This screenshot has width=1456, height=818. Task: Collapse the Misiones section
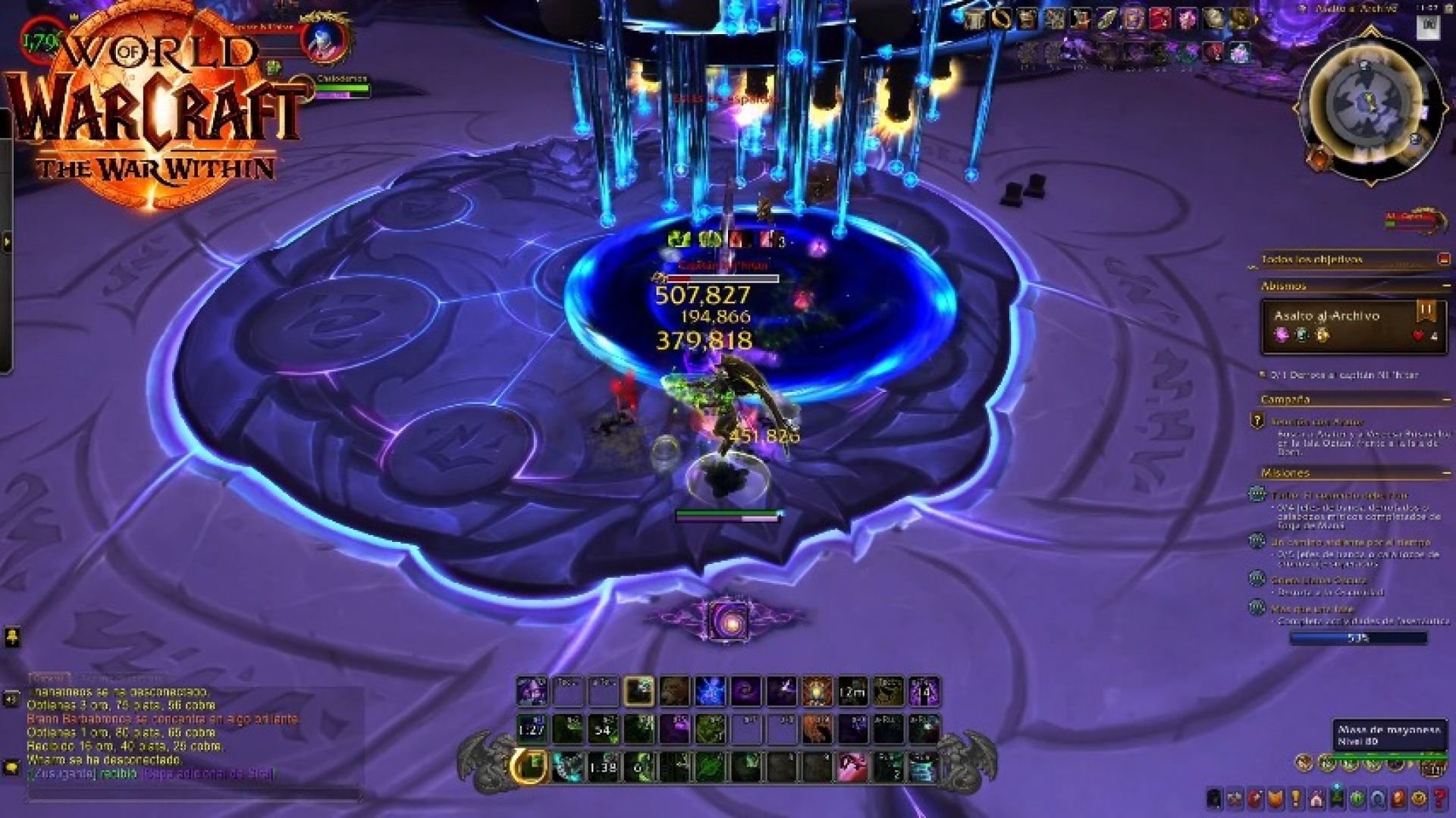click(1447, 472)
